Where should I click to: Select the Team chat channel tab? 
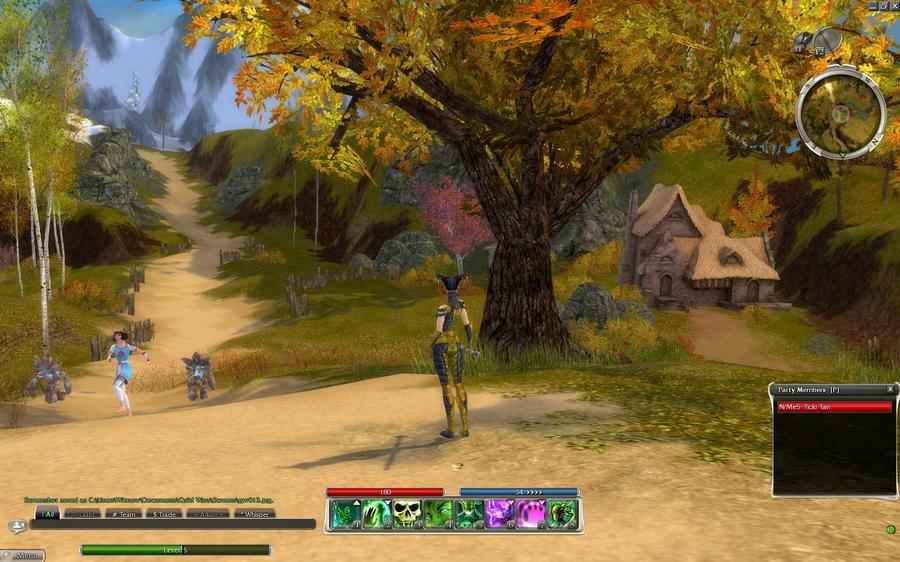(126, 513)
